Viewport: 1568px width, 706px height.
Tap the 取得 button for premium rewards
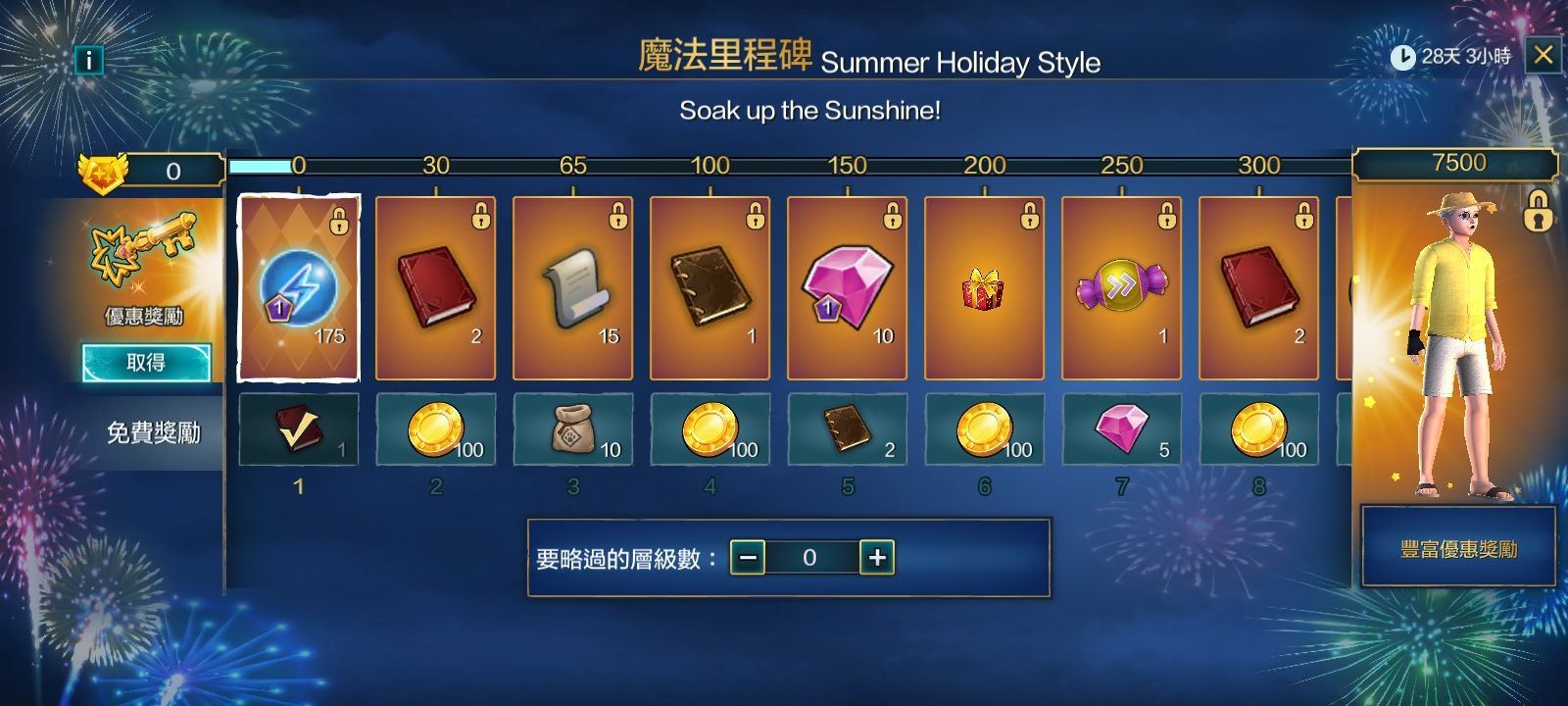point(146,363)
